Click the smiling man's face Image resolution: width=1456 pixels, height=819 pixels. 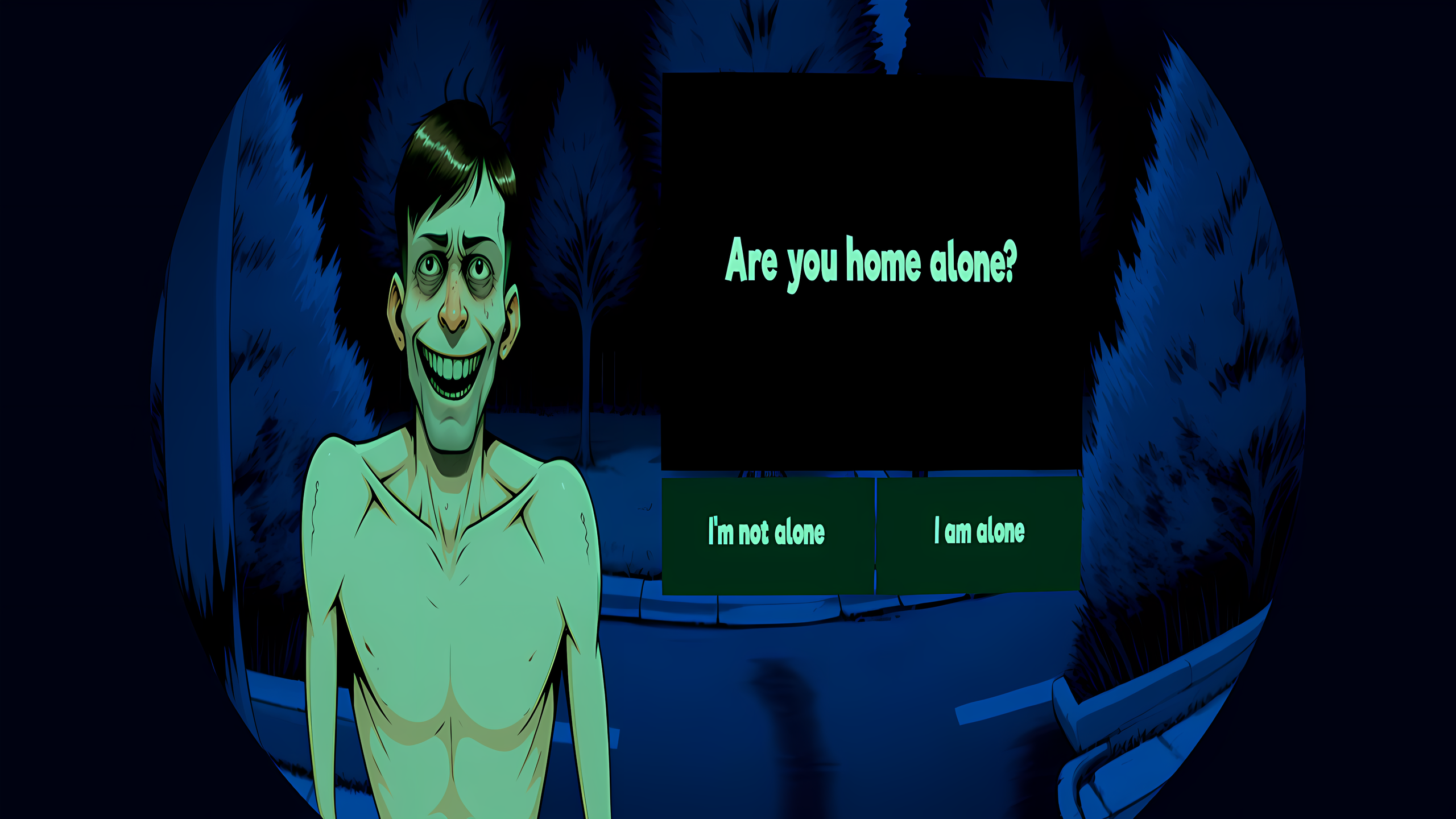[x=455, y=296]
